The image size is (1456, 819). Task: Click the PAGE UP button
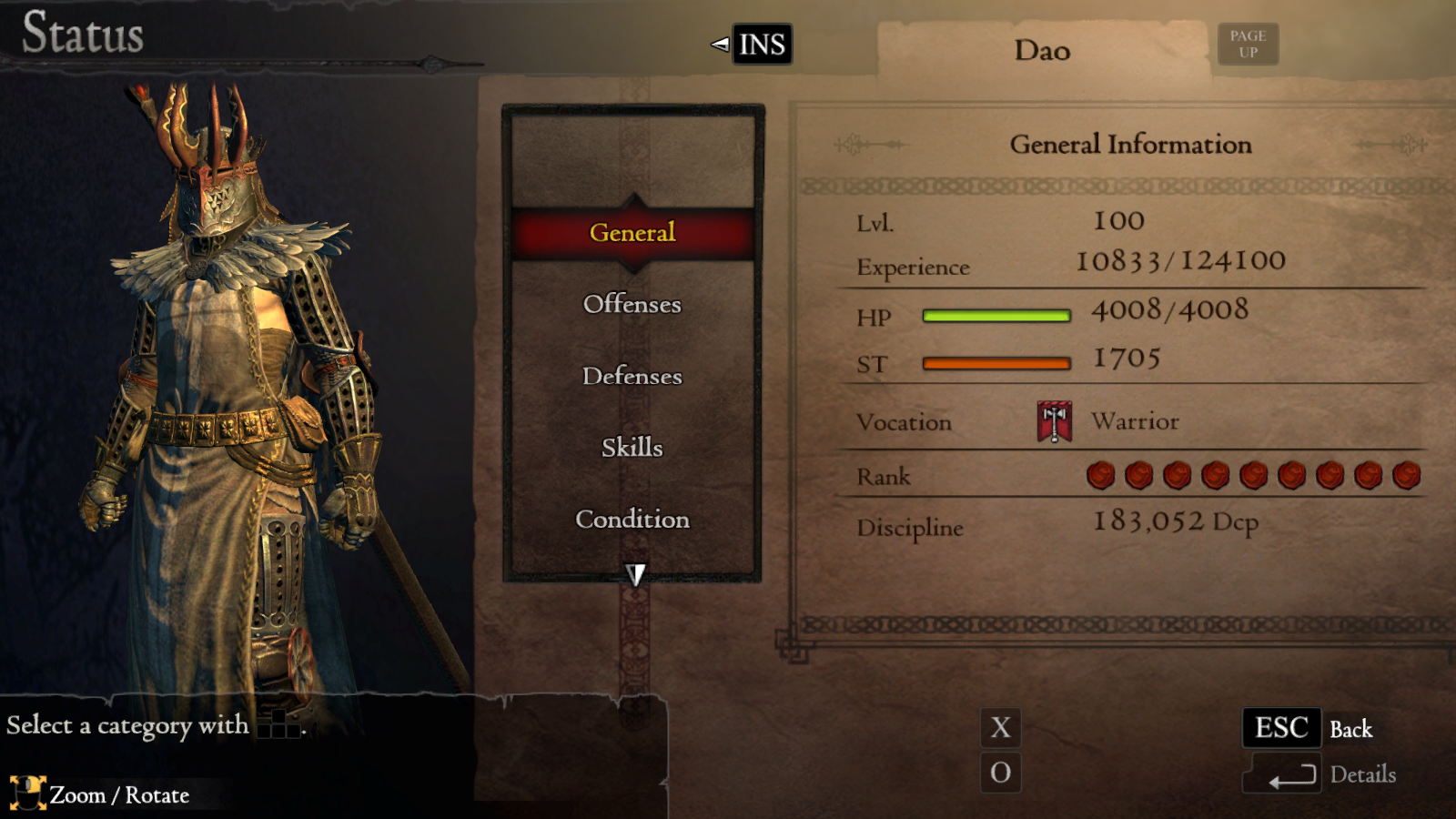tap(1248, 43)
